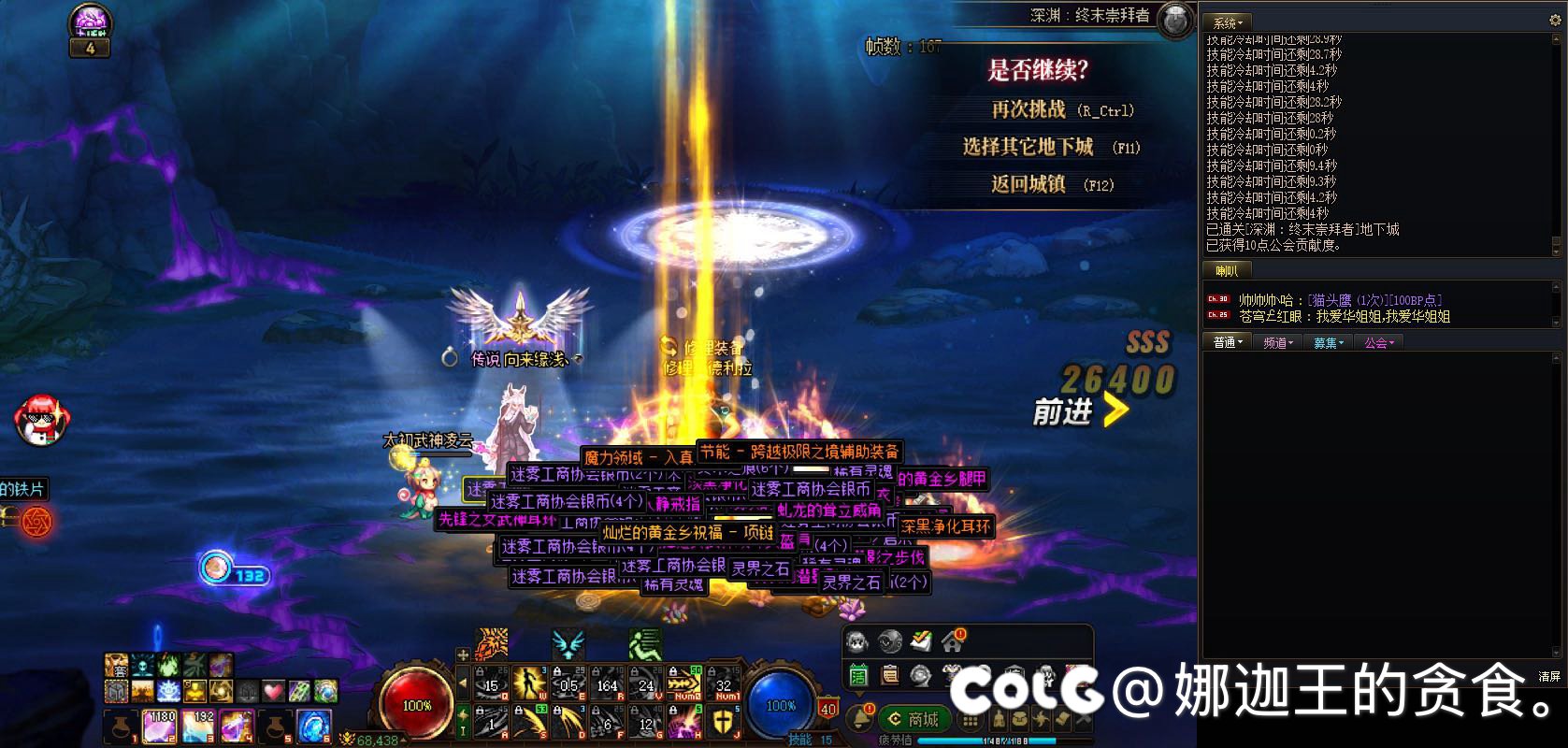Open the 频道 channel tab

coord(1277,343)
